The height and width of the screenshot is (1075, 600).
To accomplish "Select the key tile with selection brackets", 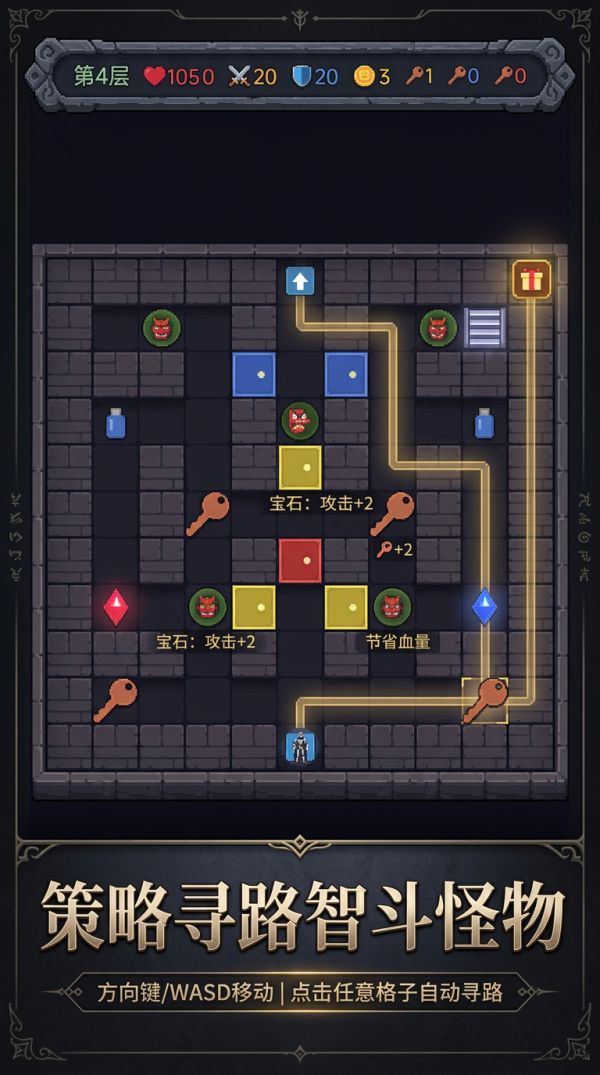I will click(485, 699).
